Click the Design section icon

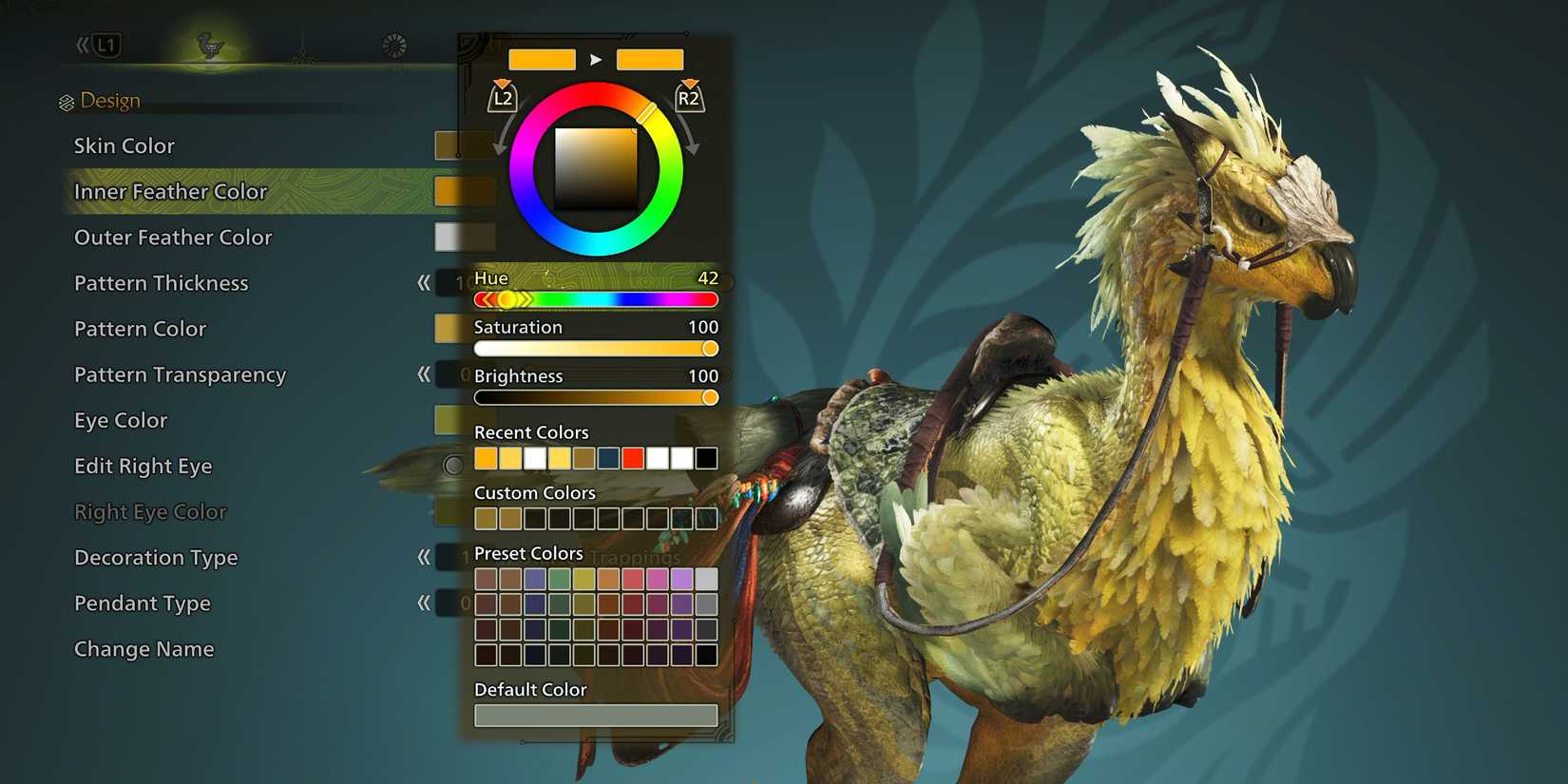click(66, 99)
